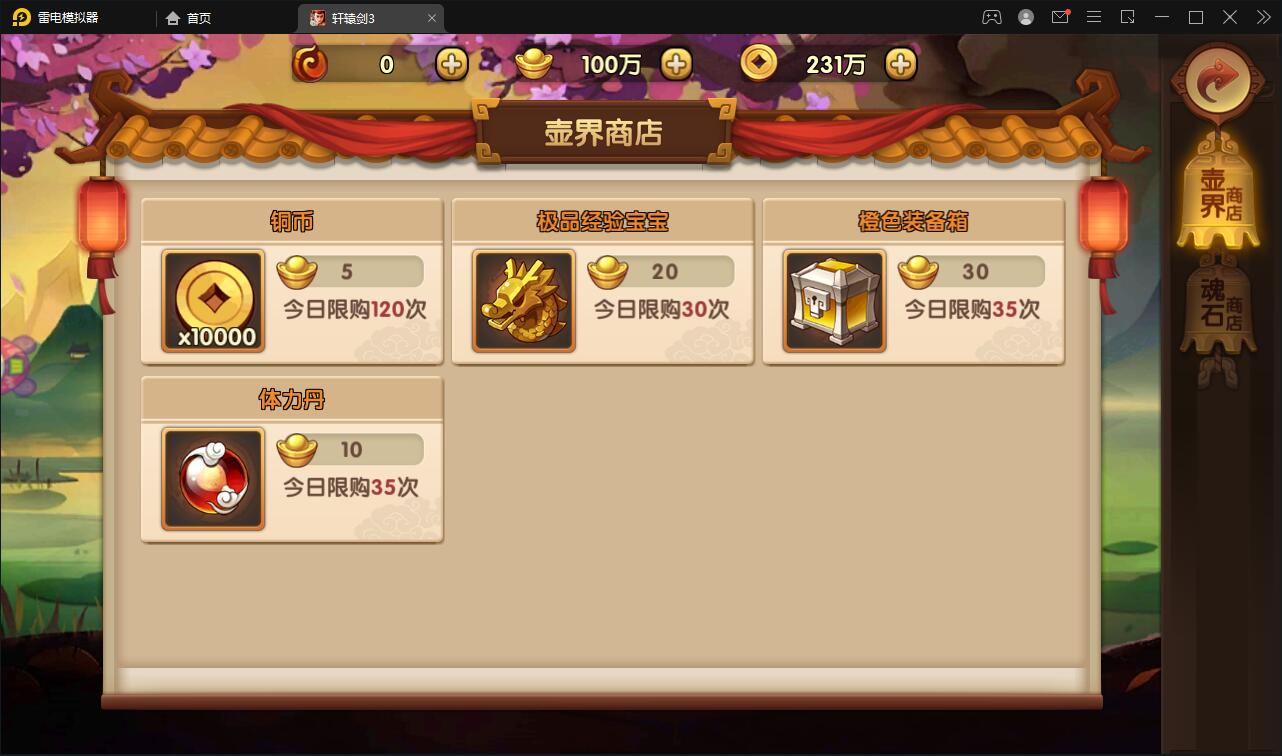1282x756 pixels.
Task: Click plus beside the 100万 ingot balance
Action: tap(676, 63)
